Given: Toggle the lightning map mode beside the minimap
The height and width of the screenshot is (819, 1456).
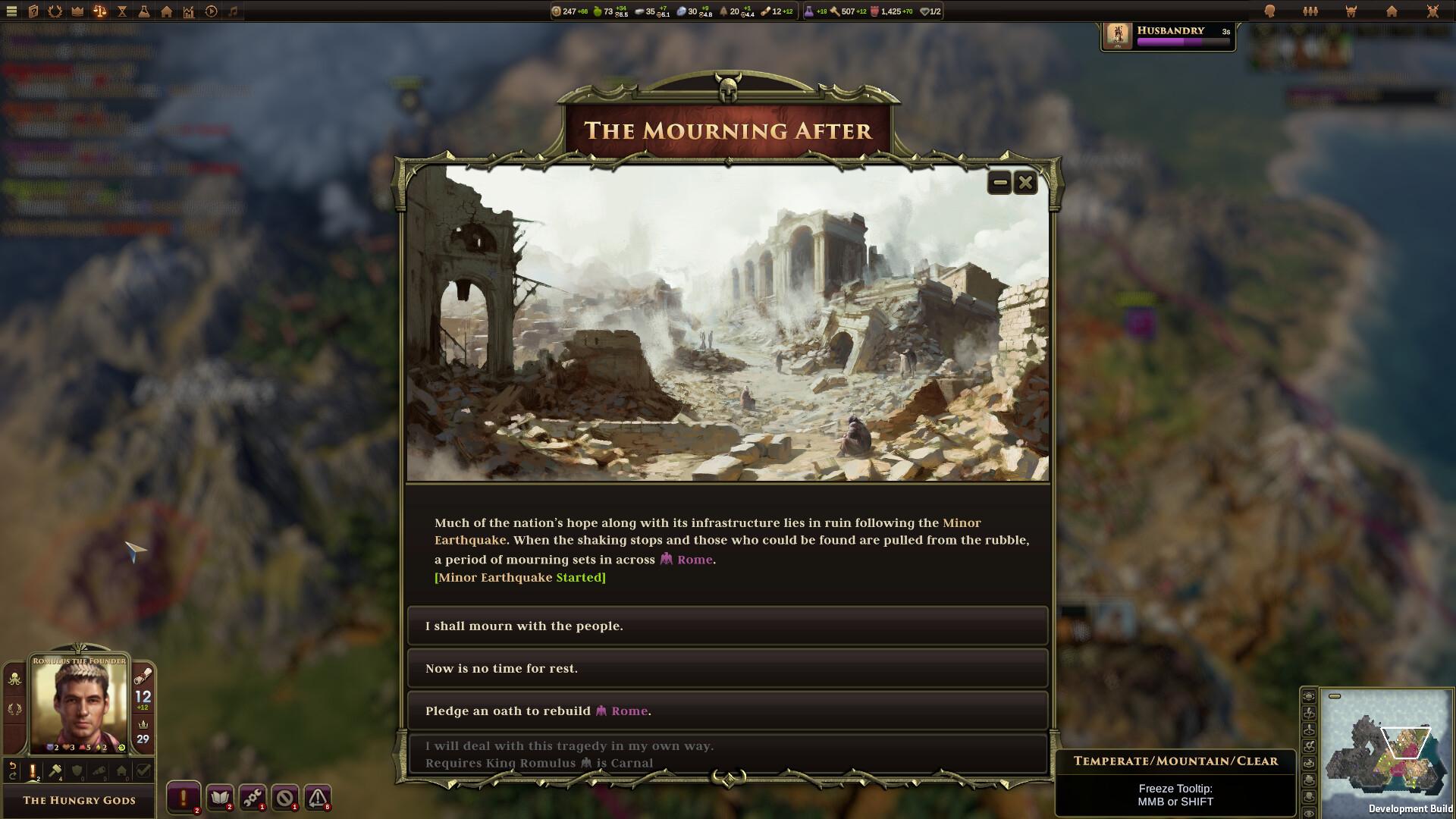Looking at the screenshot, I should click(x=1309, y=713).
